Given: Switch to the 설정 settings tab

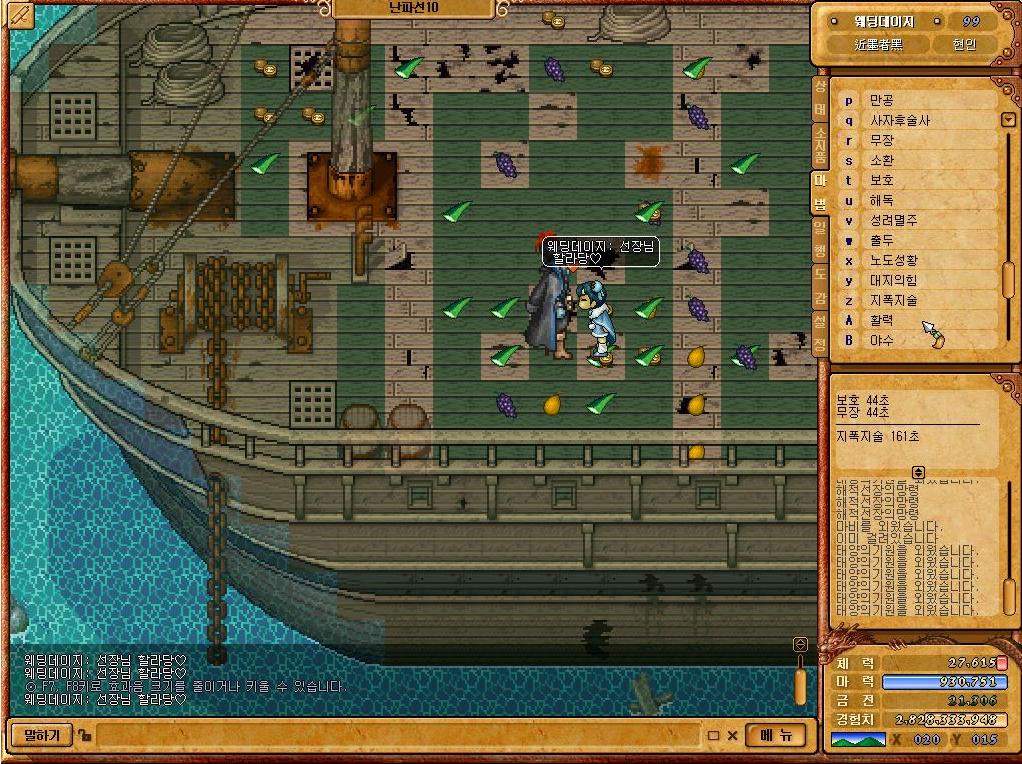Looking at the screenshot, I should pos(820,335).
